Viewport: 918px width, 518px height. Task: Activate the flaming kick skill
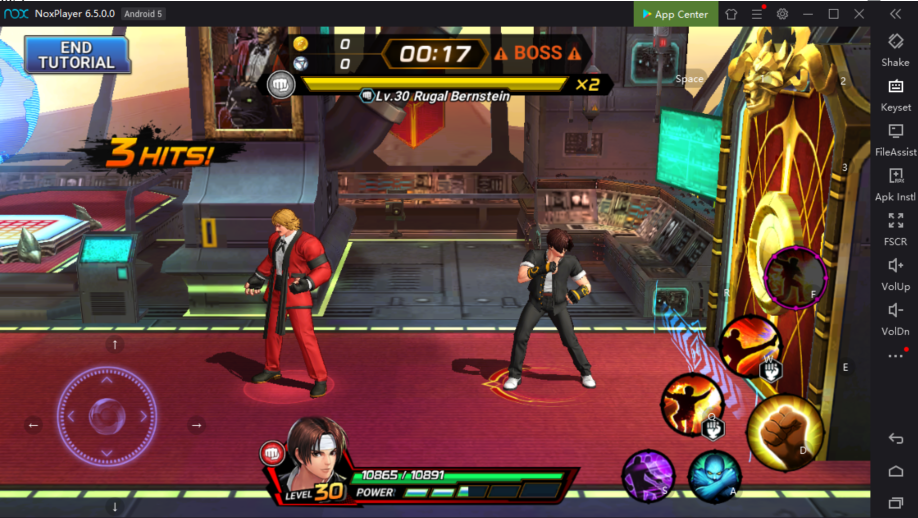point(750,345)
